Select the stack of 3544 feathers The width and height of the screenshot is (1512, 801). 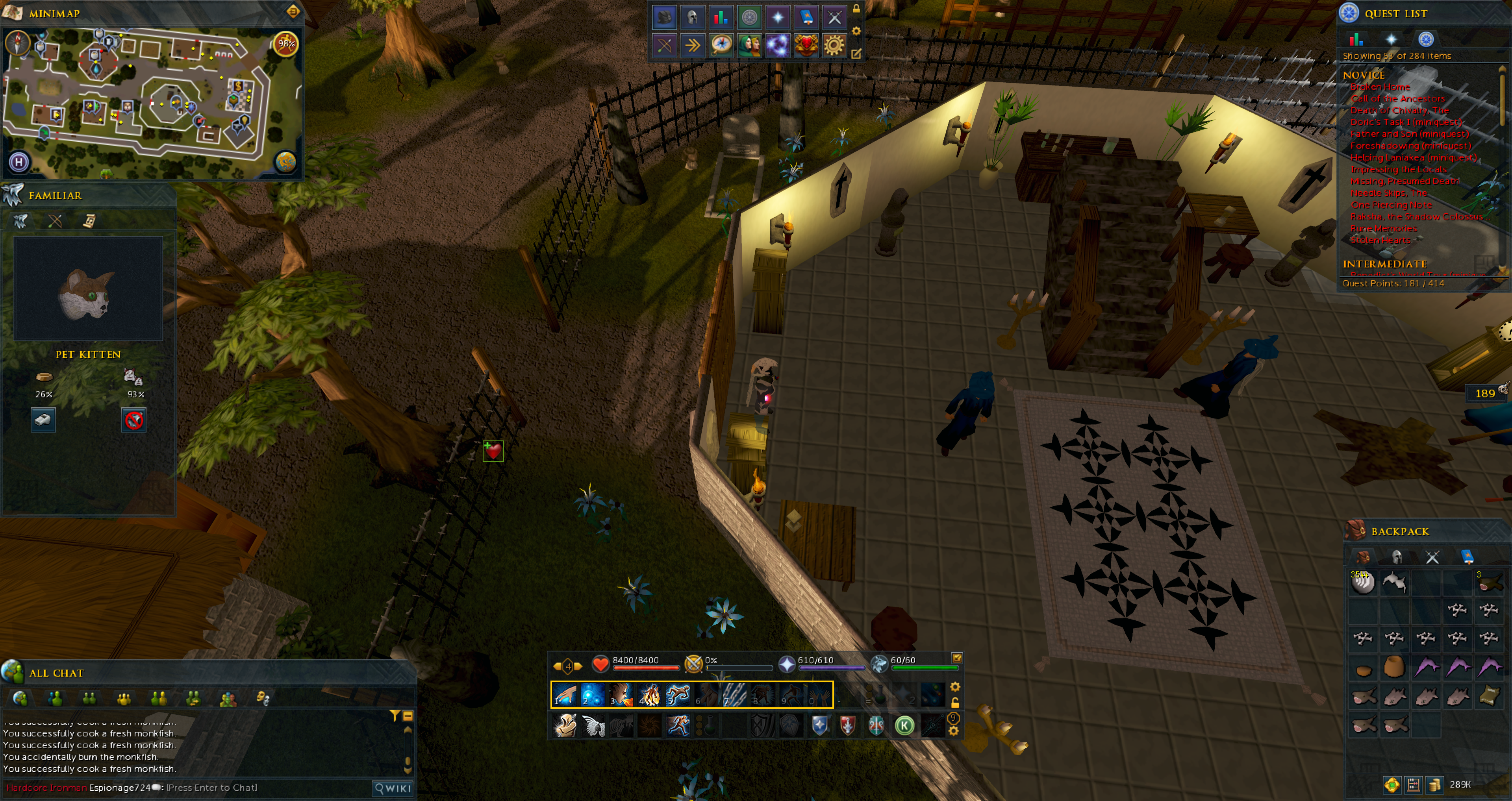point(1363,583)
